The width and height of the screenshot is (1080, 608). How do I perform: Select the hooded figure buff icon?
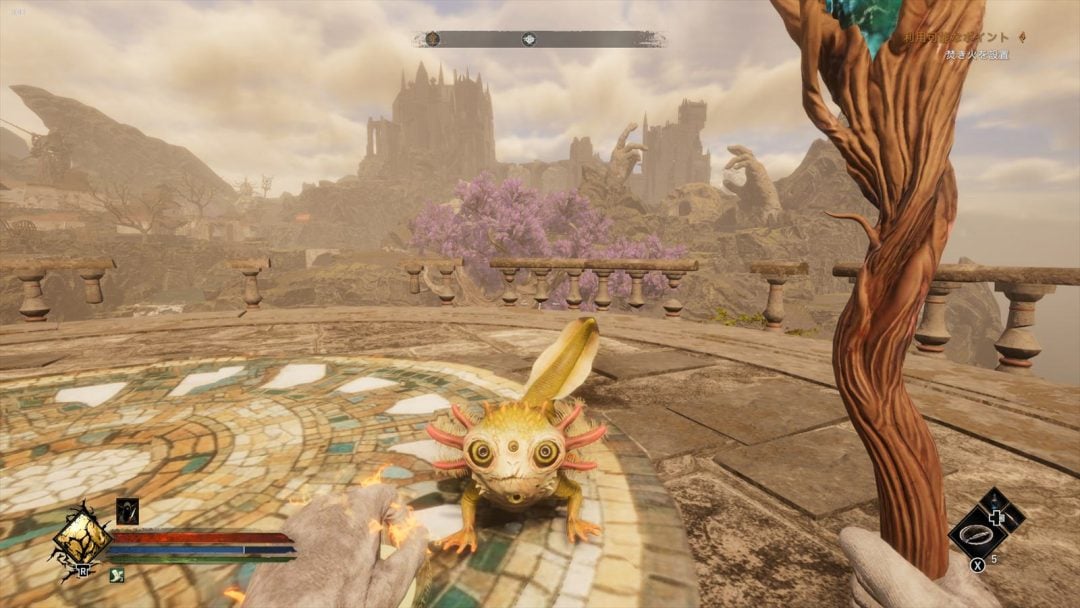coord(127,511)
